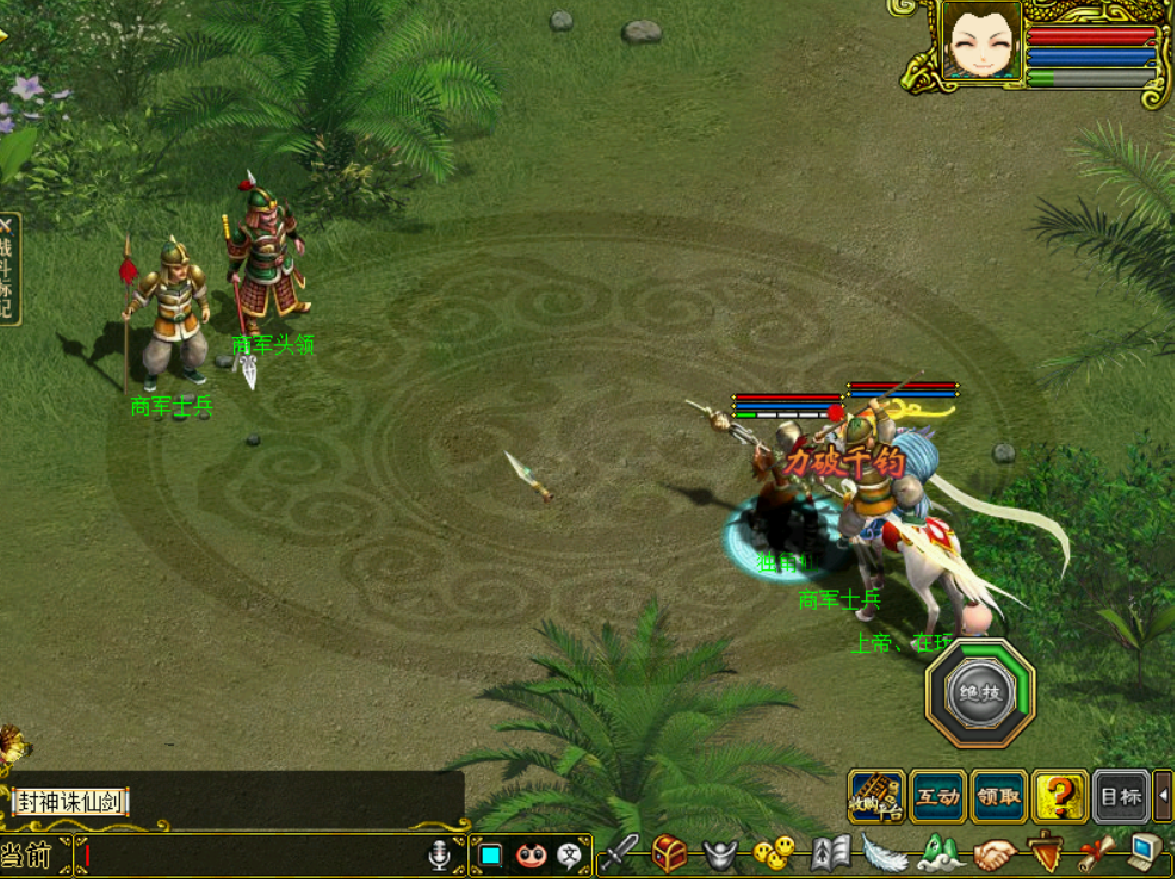Click the player portrait avatar
The height and width of the screenshot is (879, 1175).
point(981,41)
